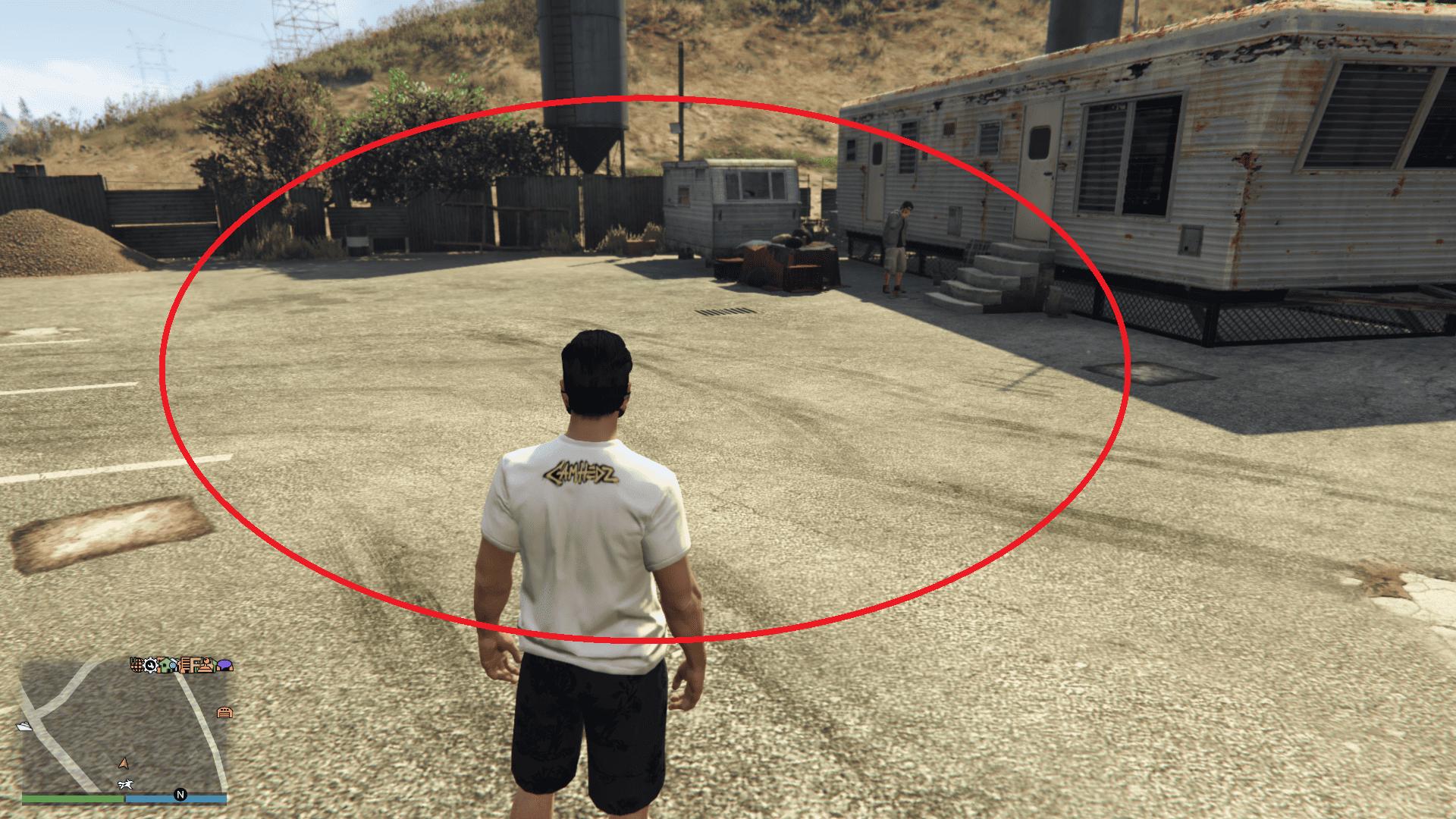Click the running-figure blip below the player arrow
The width and height of the screenshot is (1456, 819).
[126, 784]
